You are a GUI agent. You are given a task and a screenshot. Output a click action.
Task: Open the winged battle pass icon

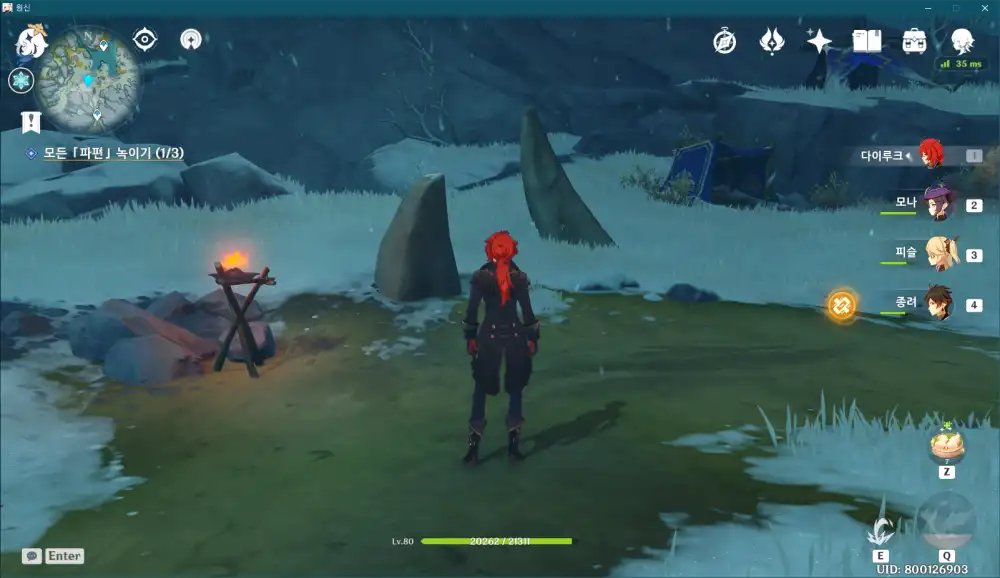coord(772,41)
